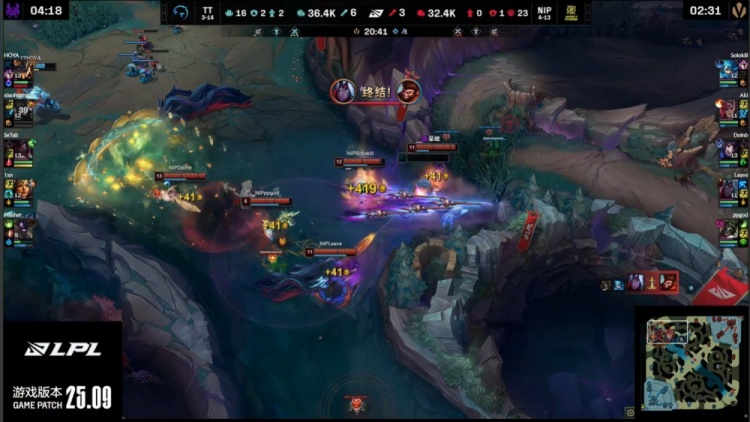Viewport: 750px width, 422px height.
Task: Click the LPL logo overlay
Action: pyautogui.click(x=60, y=349)
